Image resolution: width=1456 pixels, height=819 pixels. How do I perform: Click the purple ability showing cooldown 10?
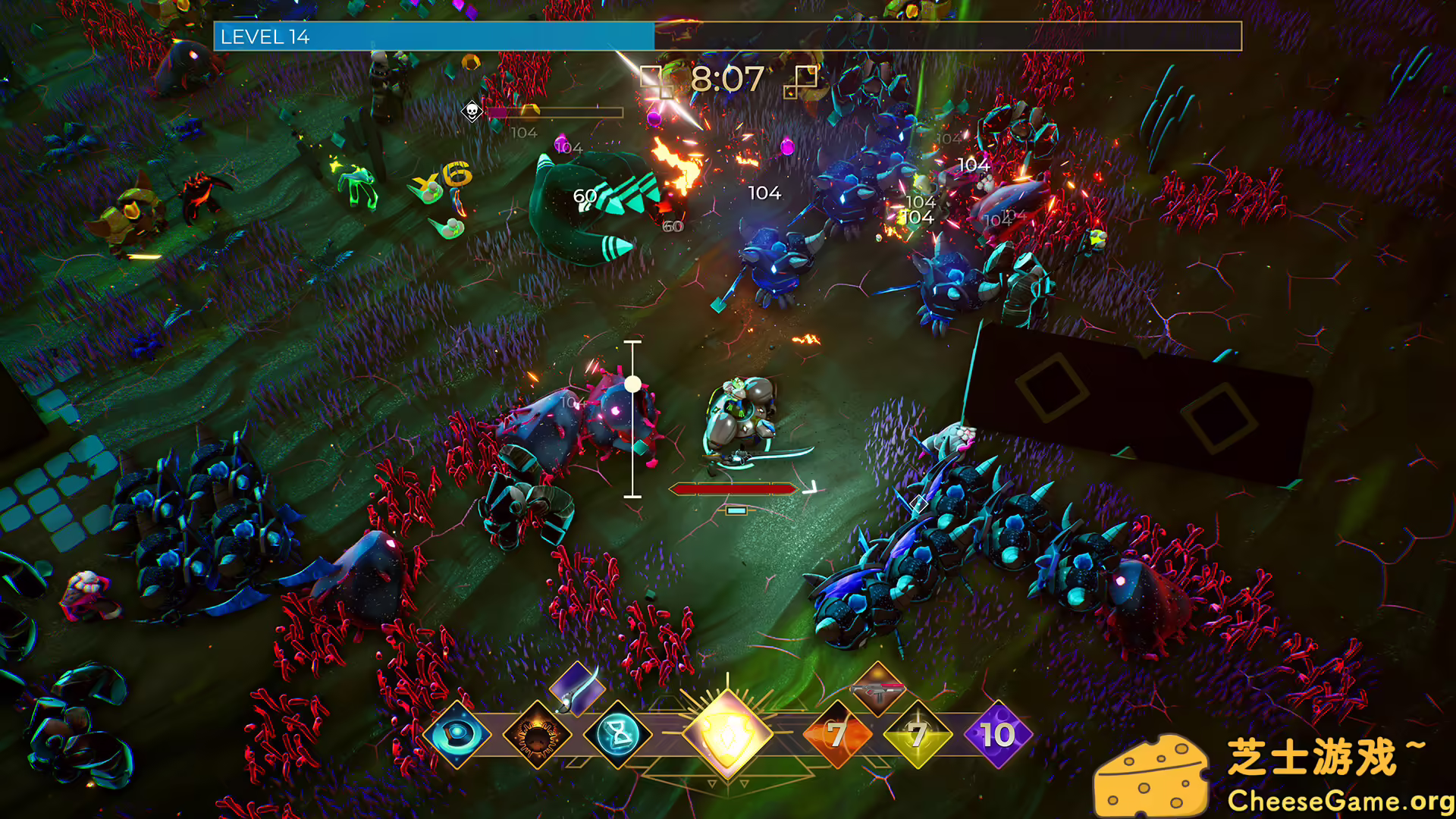pos(998,734)
